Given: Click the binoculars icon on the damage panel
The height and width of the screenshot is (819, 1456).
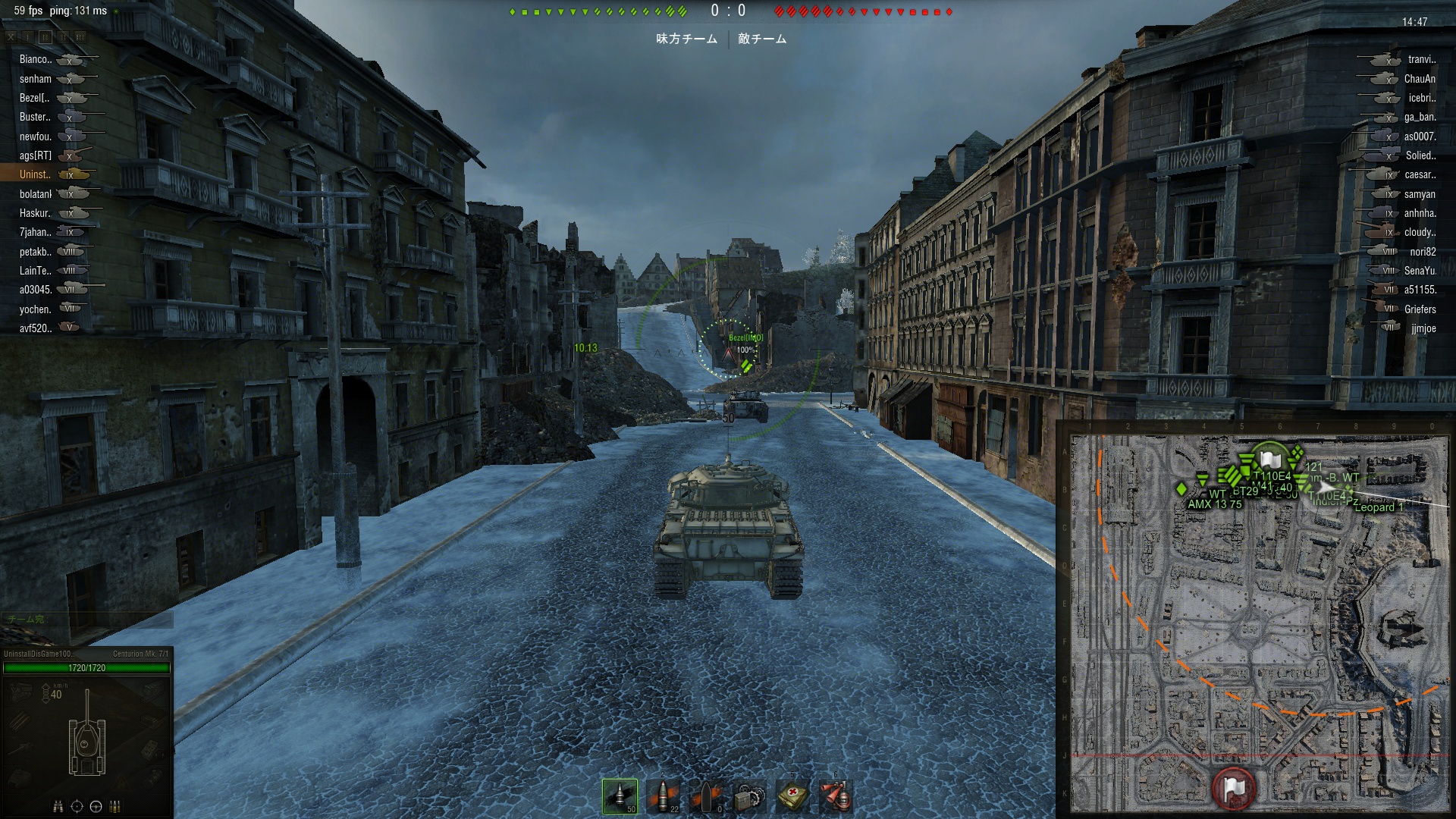Looking at the screenshot, I should click(58, 806).
